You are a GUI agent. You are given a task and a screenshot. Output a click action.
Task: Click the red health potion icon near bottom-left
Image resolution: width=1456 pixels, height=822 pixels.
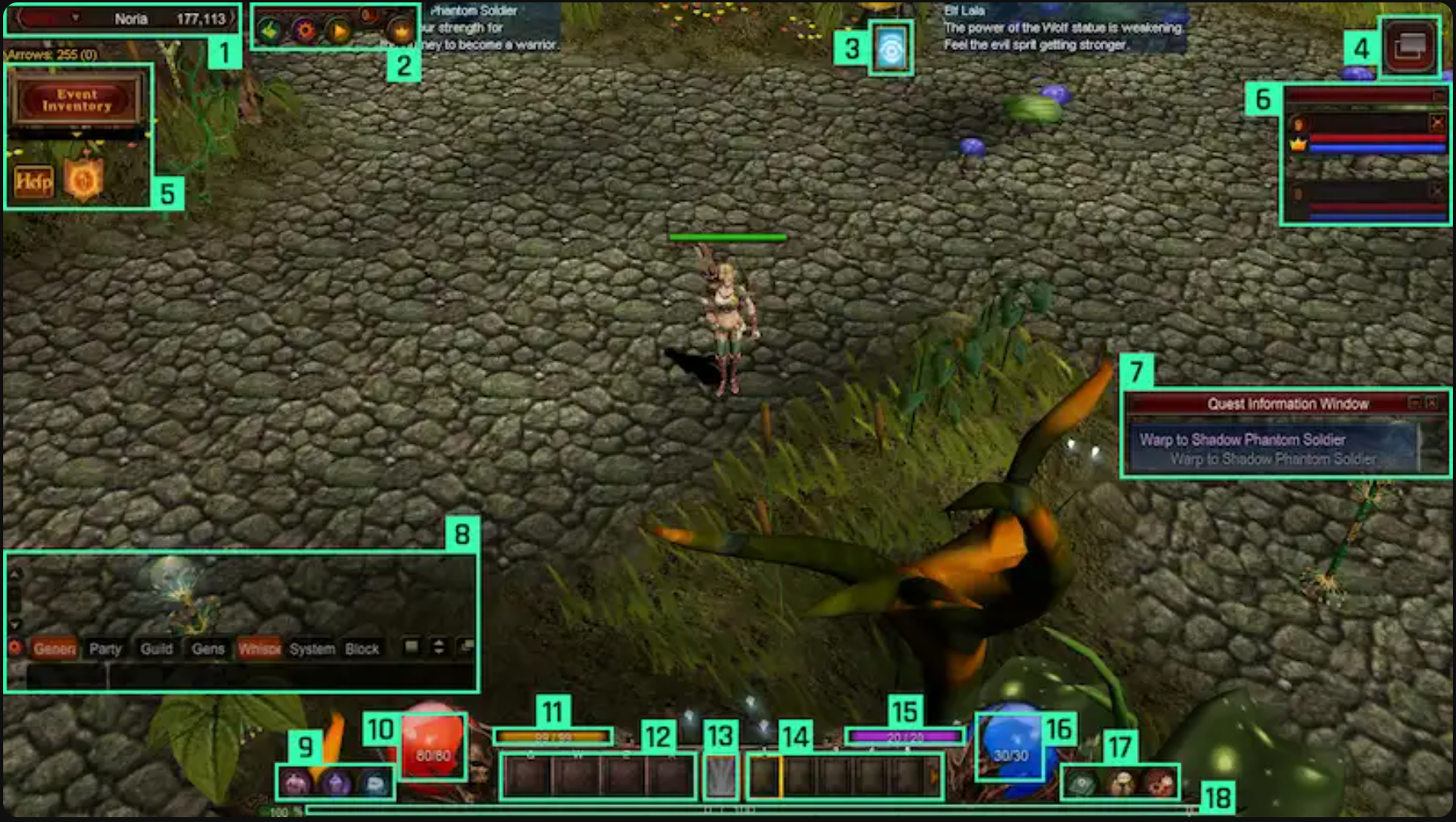(x=432, y=746)
